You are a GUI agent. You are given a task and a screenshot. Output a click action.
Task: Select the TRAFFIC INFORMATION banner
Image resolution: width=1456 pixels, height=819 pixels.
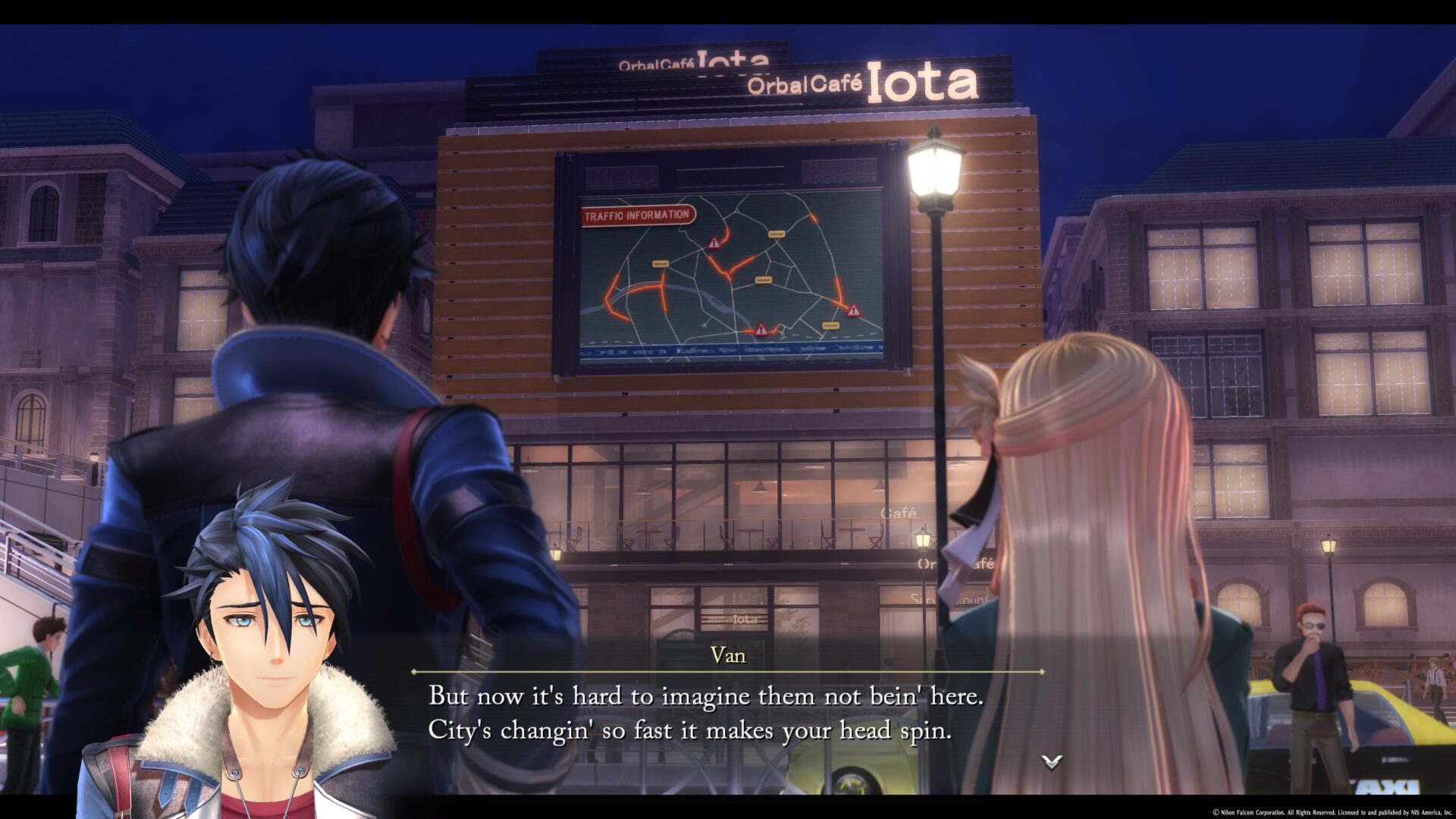[x=637, y=215]
